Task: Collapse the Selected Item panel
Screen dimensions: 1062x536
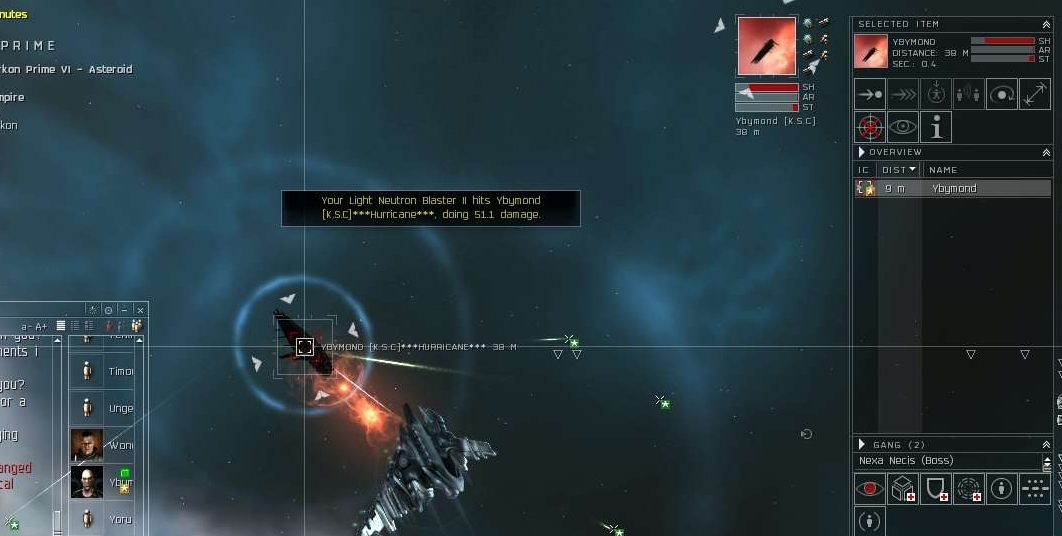Action: coord(1046,23)
